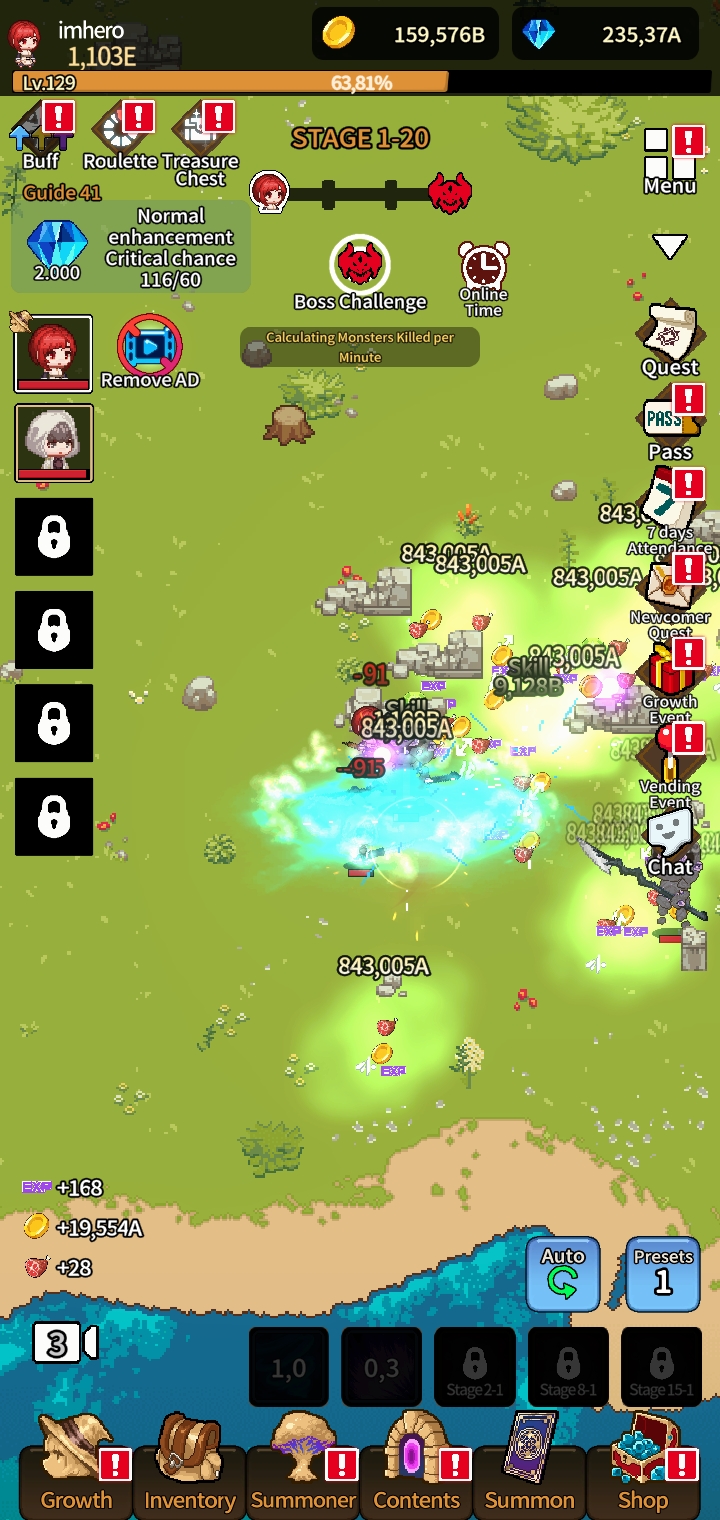Screen dimensions: 720x1520
Task: View the 7 days Attendance calendar
Action: tap(669, 505)
